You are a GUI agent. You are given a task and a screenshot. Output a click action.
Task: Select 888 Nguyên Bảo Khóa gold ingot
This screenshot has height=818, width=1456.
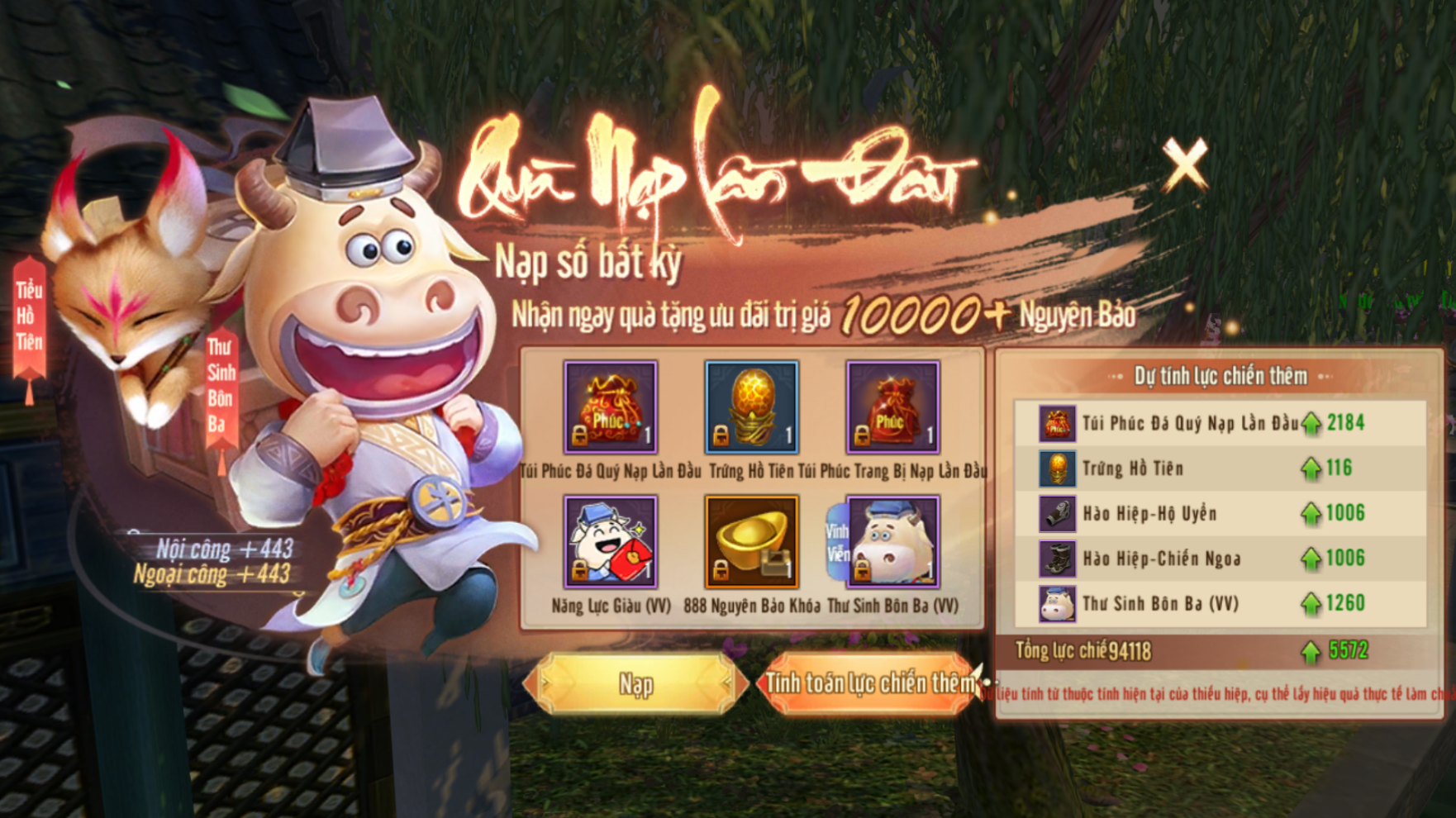pos(751,542)
